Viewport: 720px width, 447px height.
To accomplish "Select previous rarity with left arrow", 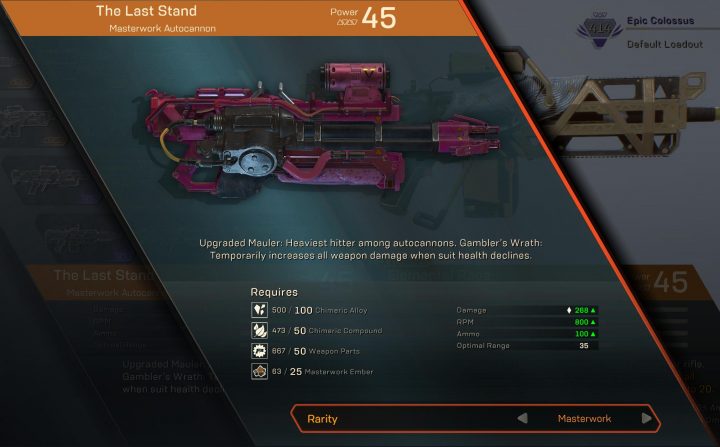I will point(521,418).
